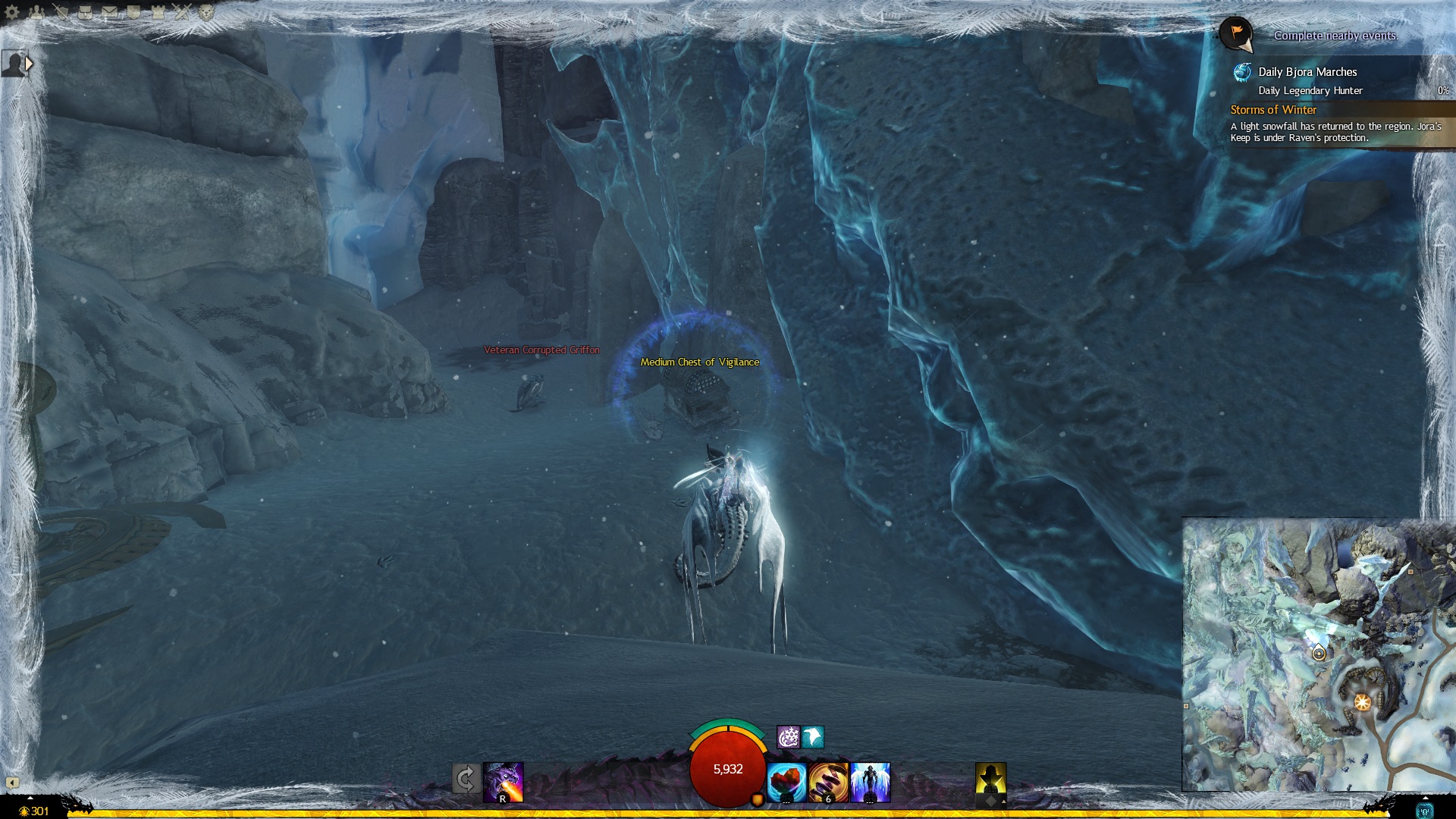The height and width of the screenshot is (819, 1456).
Task: Click the orange event flag content guide
Action: 1236,34
